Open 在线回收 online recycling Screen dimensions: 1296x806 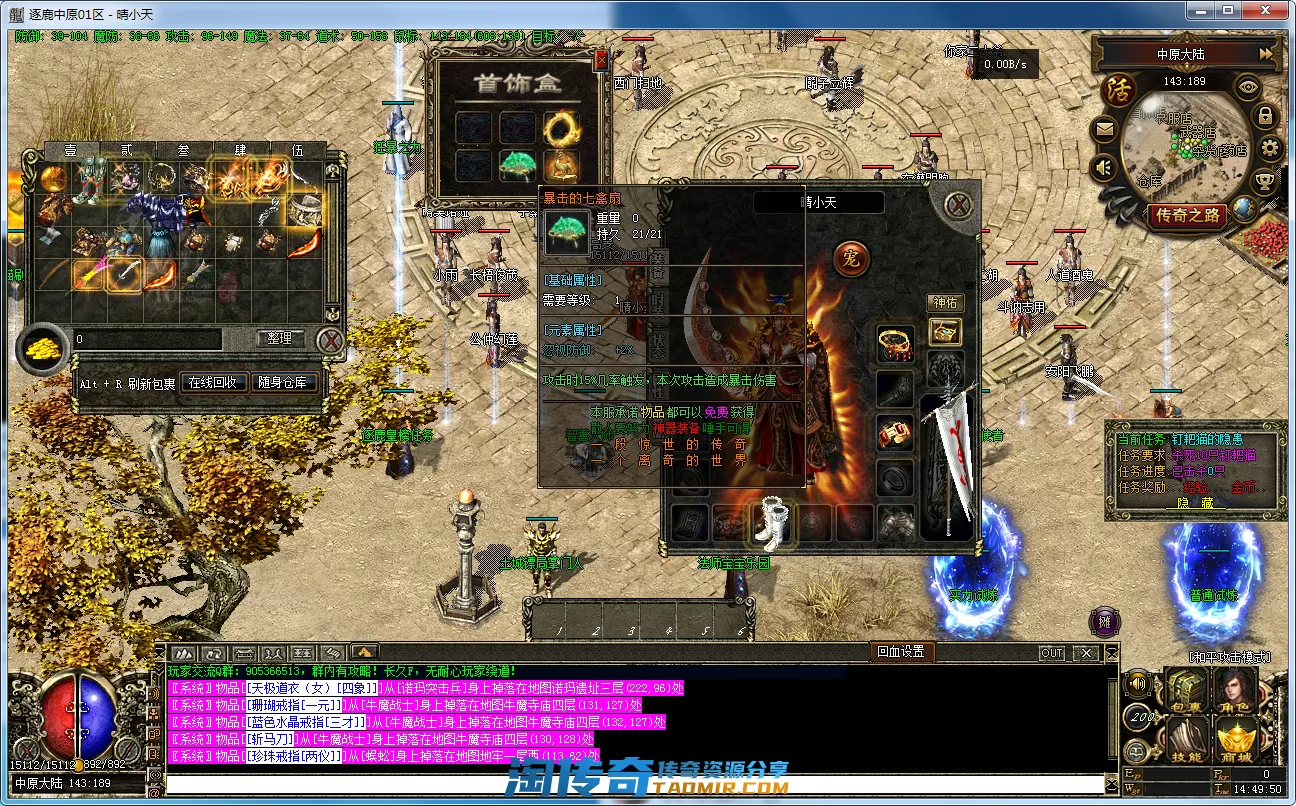tap(214, 383)
